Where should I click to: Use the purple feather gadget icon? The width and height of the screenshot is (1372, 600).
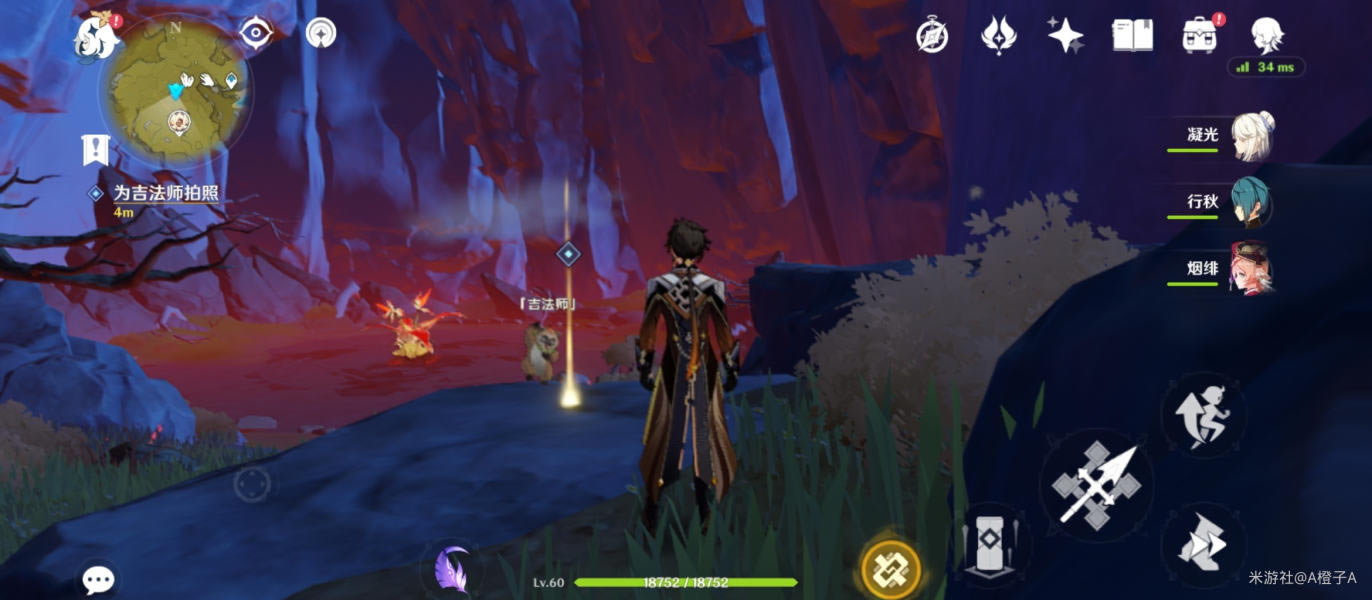(452, 571)
